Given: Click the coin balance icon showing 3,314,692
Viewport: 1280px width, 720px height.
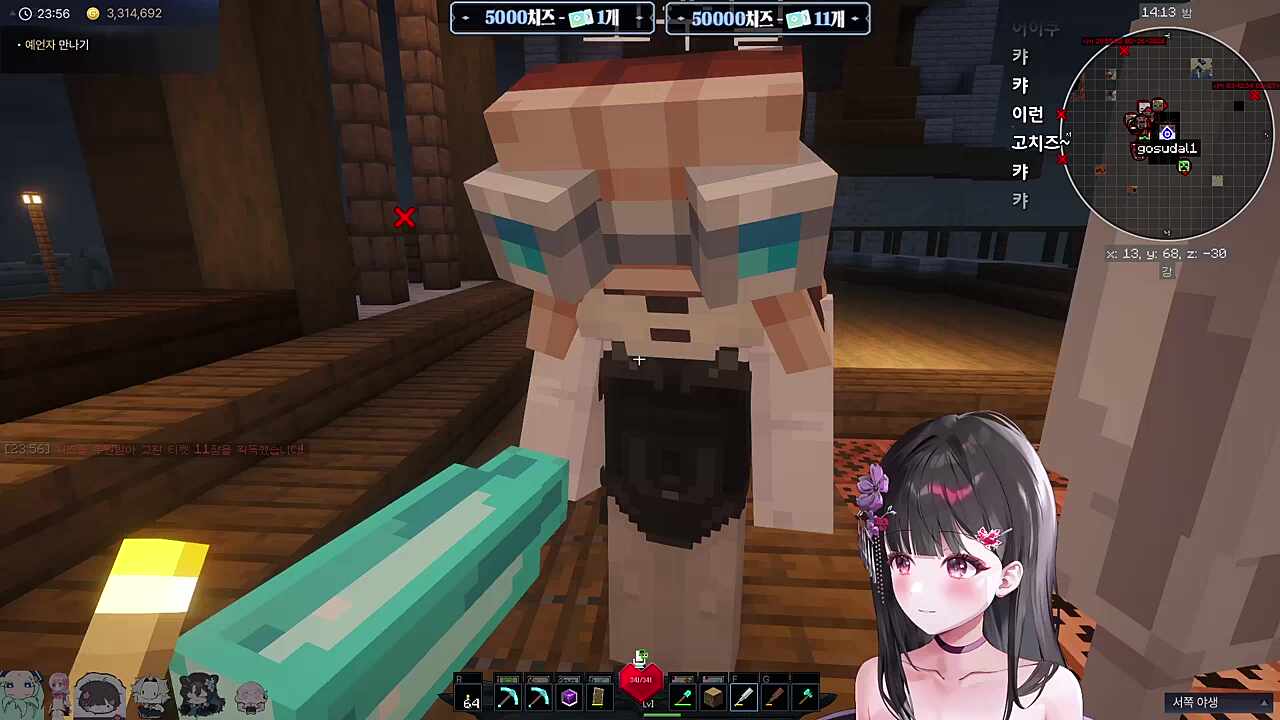Looking at the screenshot, I should [92, 13].
